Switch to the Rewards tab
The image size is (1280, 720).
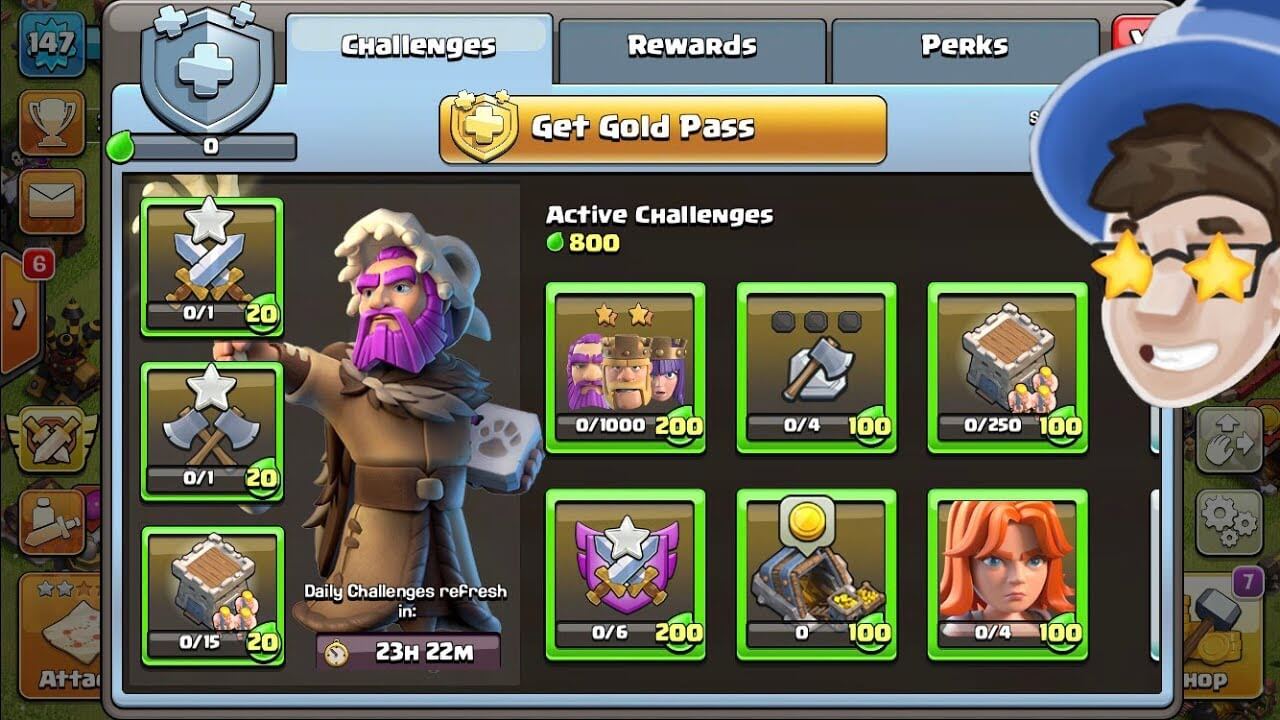pyautogui.click(x=692, y=42)
